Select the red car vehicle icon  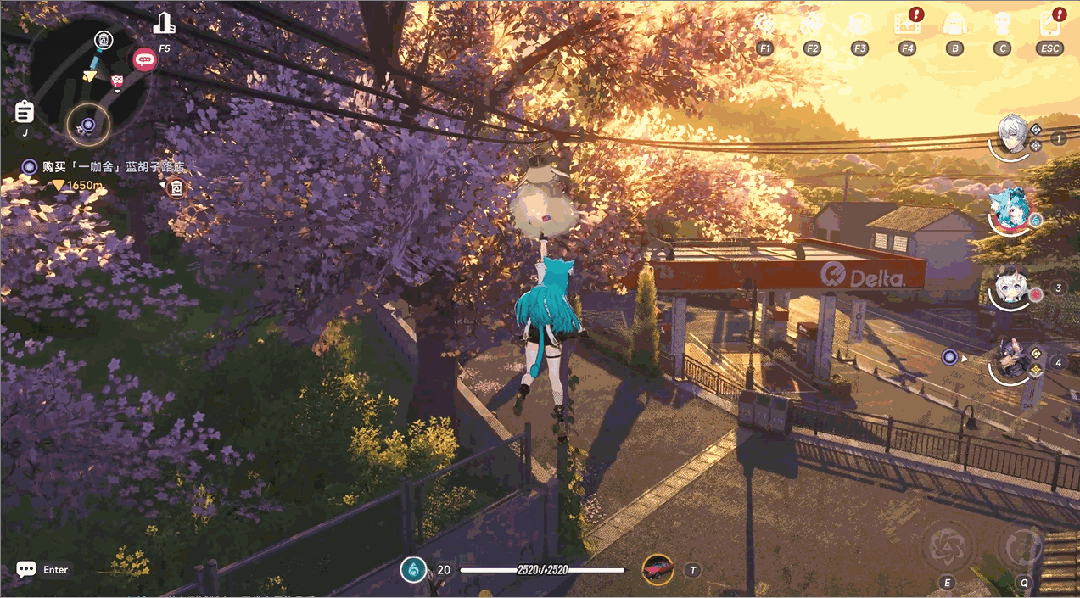click(657, 569)
